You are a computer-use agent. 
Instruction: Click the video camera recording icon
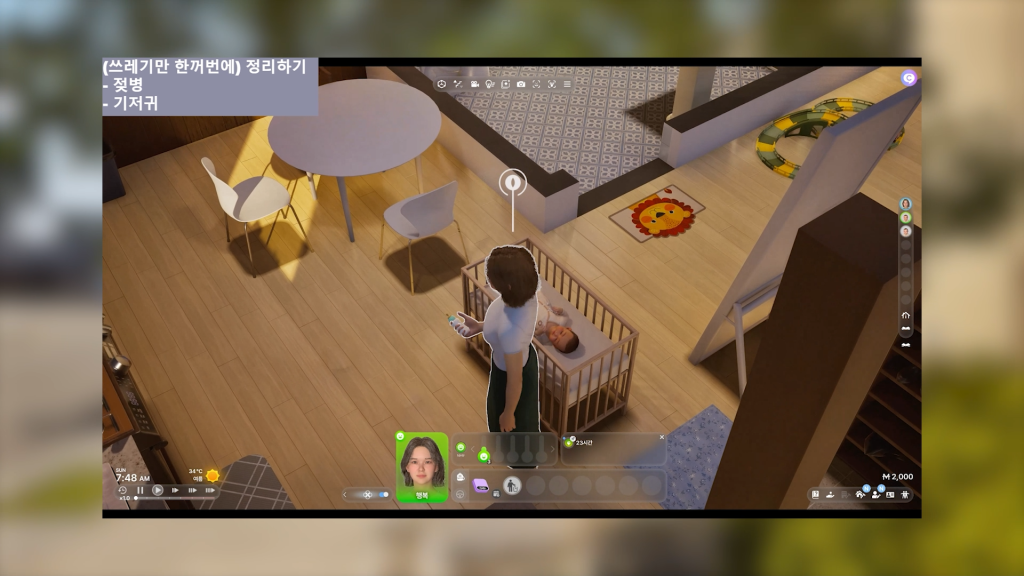click(473, 84)
